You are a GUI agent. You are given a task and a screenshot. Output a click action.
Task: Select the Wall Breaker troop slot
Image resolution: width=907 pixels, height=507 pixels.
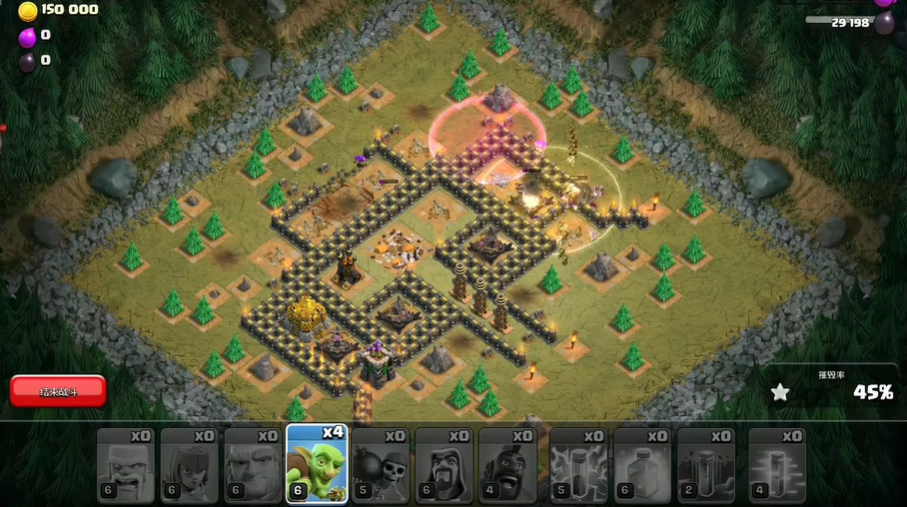(380, 464)
